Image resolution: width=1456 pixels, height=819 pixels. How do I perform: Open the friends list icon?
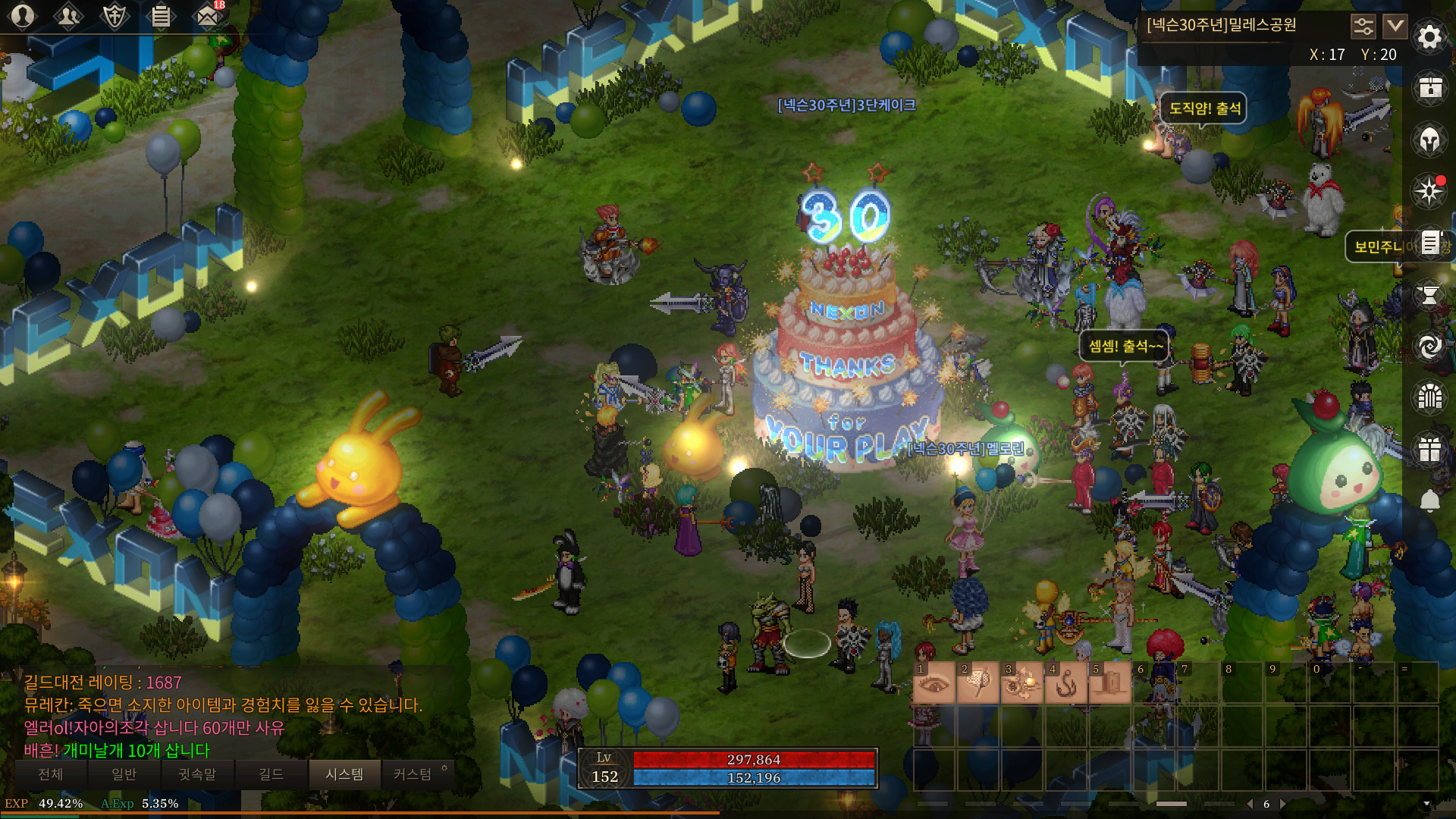(69, 16)
